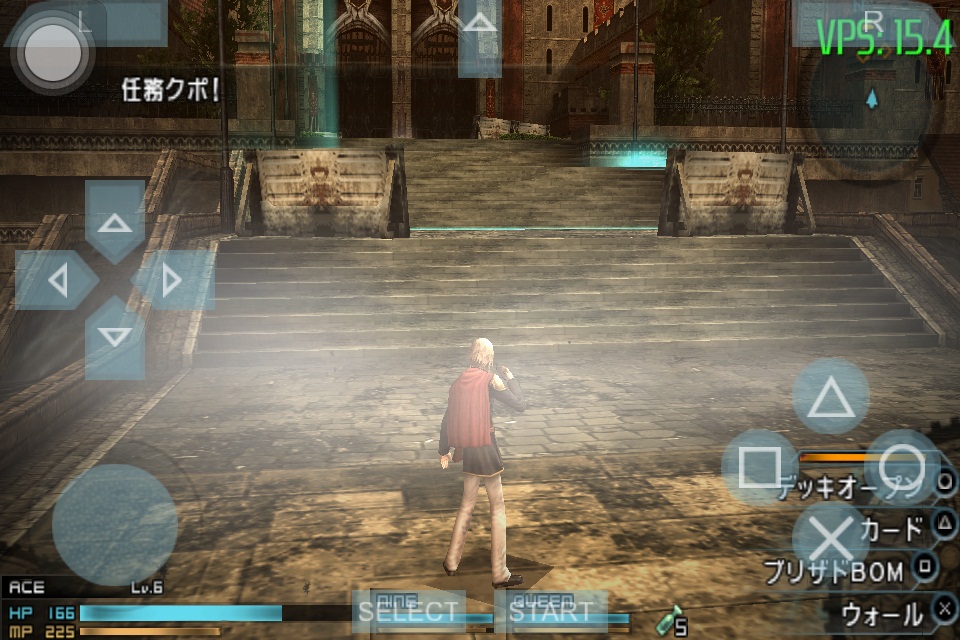Open the white circular AssistiveTouch button
Viewport: 960px width, 640px height.
pos(54,52)
